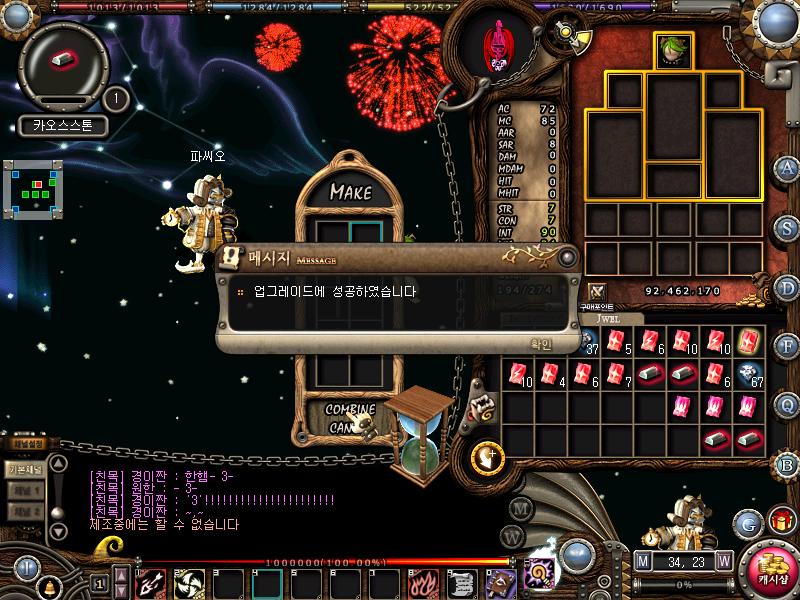800x600 pixels.
Task: Use the spinning blade skill on hotbar
Action: click(189, 583)
